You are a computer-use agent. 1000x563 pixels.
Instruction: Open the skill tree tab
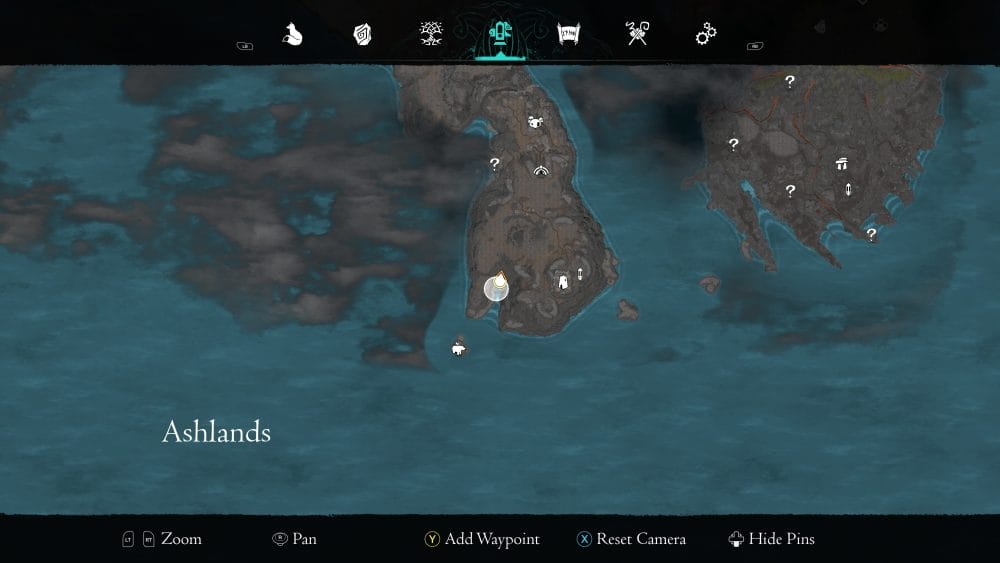(x=432, y=35)
